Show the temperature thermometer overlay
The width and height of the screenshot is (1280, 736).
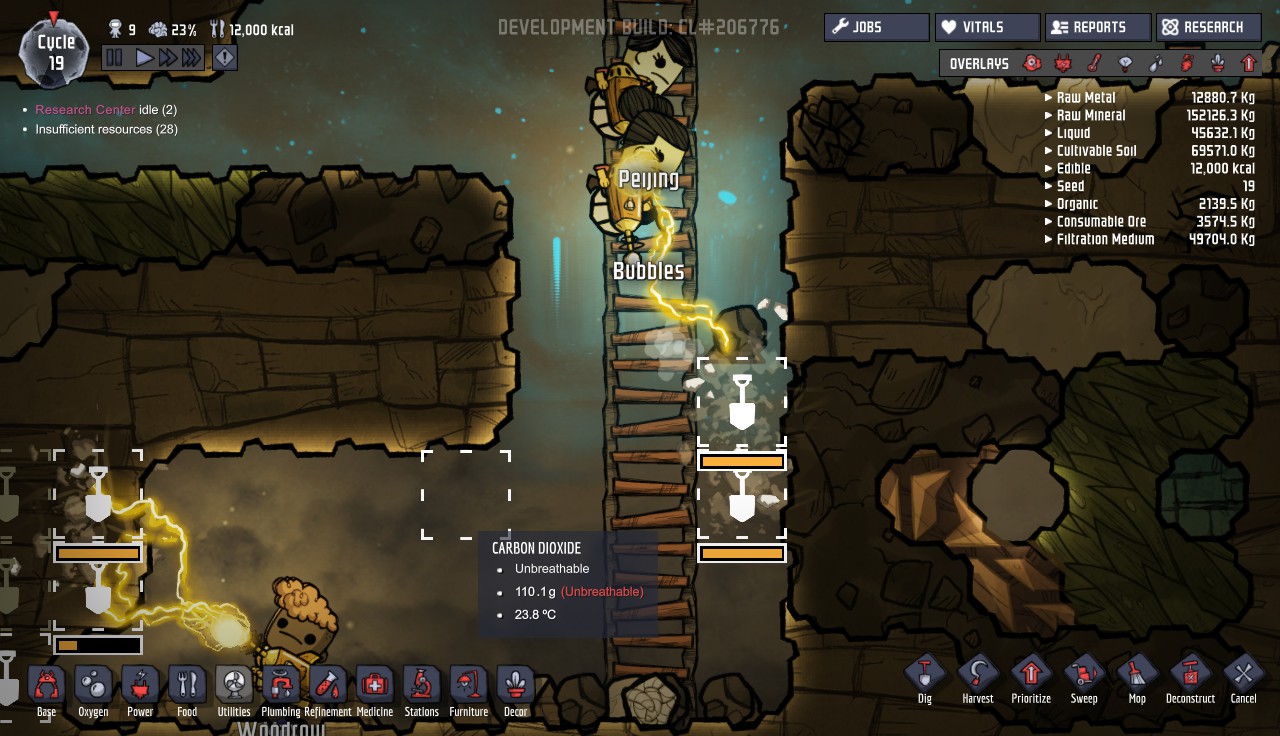1094,64
